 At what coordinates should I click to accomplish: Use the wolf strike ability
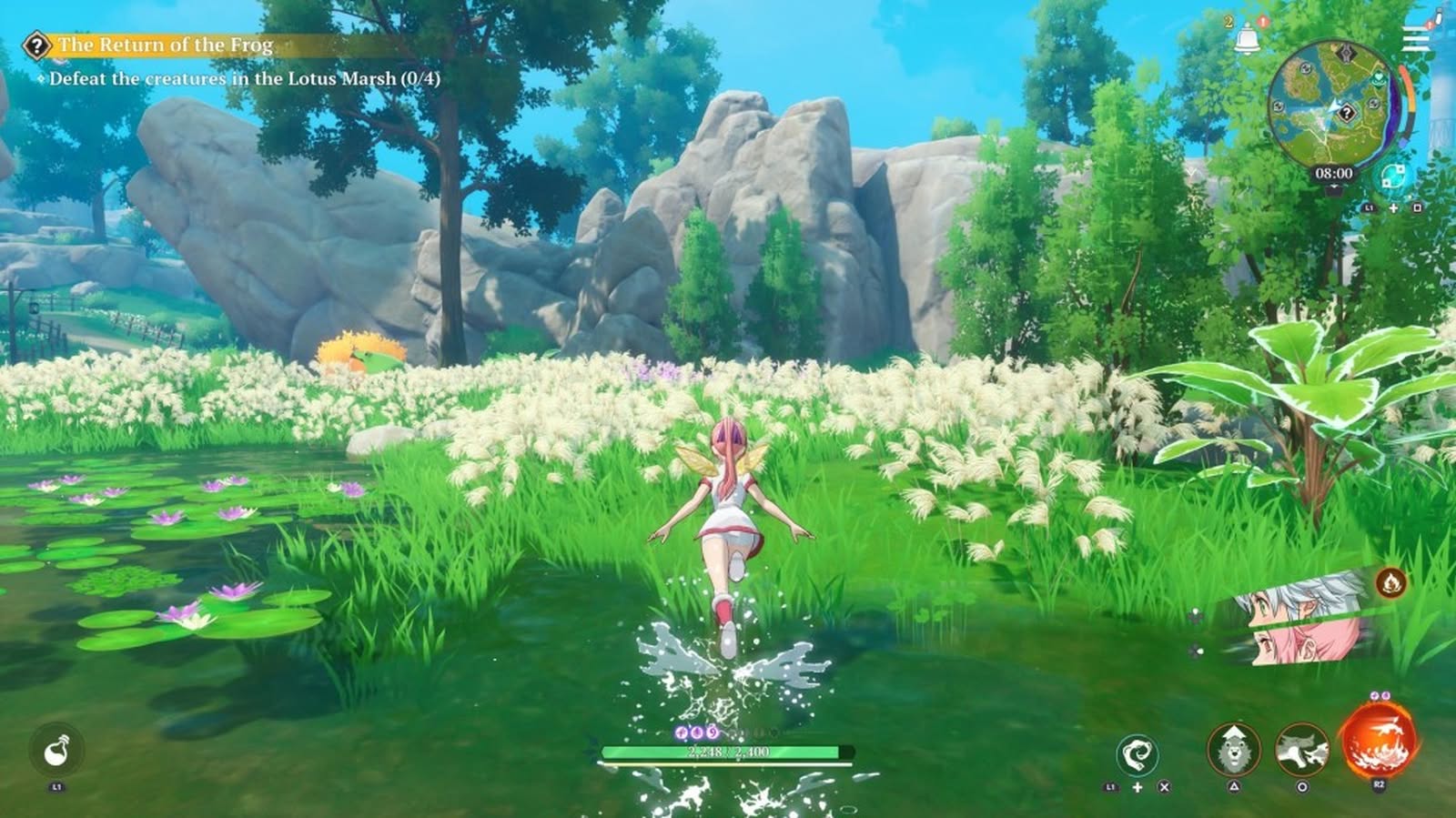click(1301, 750)
